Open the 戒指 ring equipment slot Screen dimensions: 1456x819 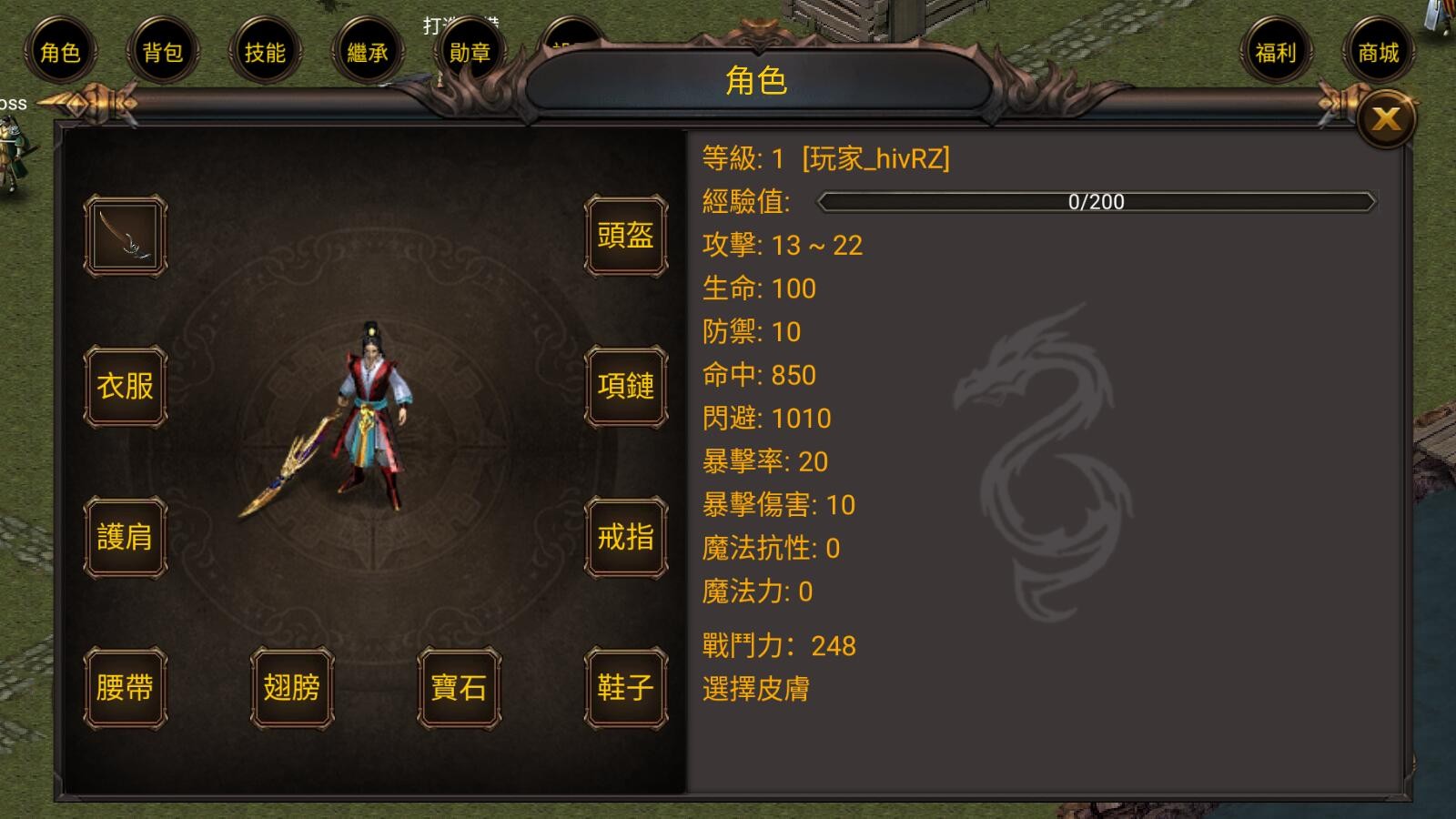(x=625, y=537)
